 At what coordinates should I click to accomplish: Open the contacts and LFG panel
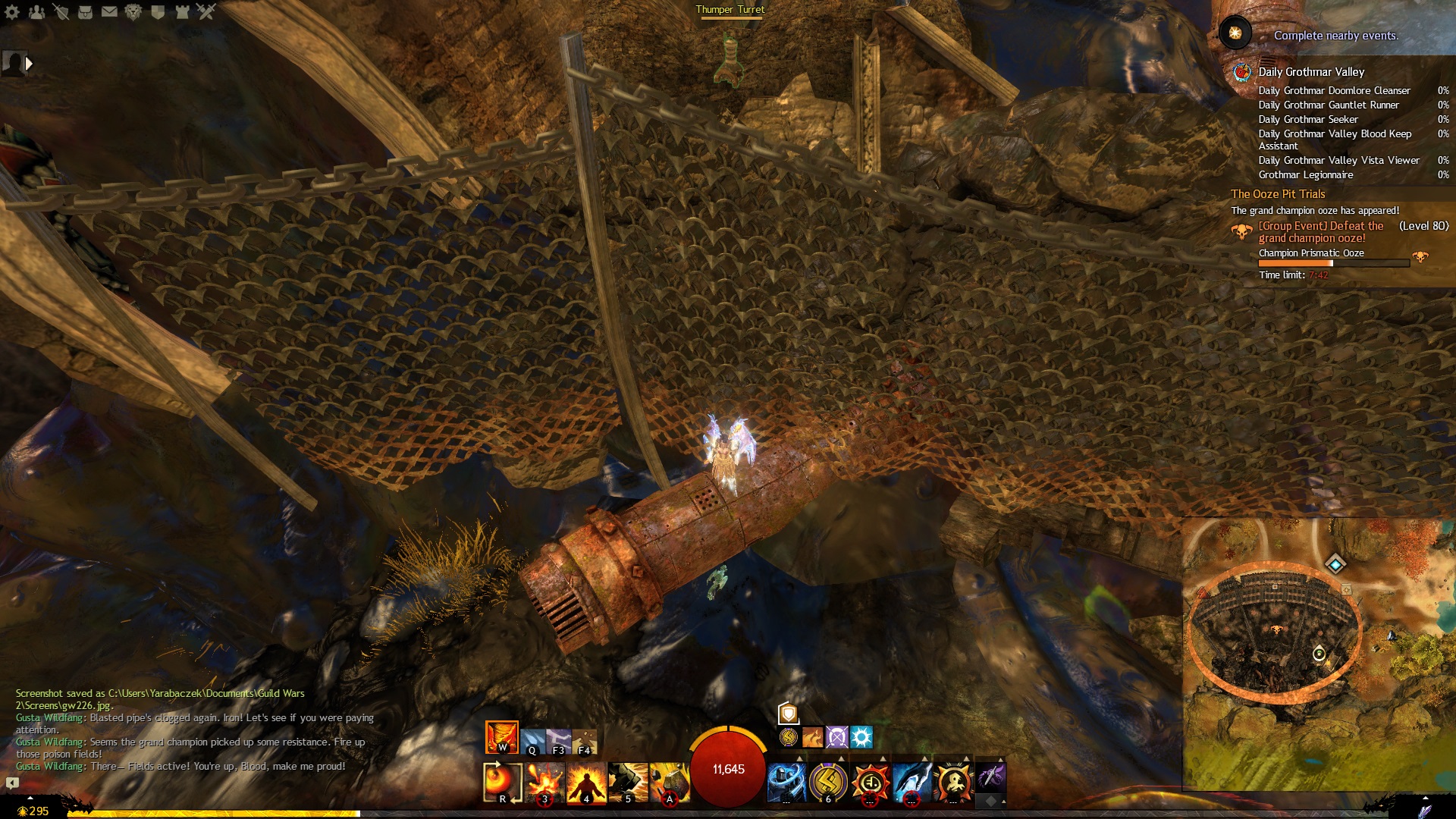click(x=36, y=11)
